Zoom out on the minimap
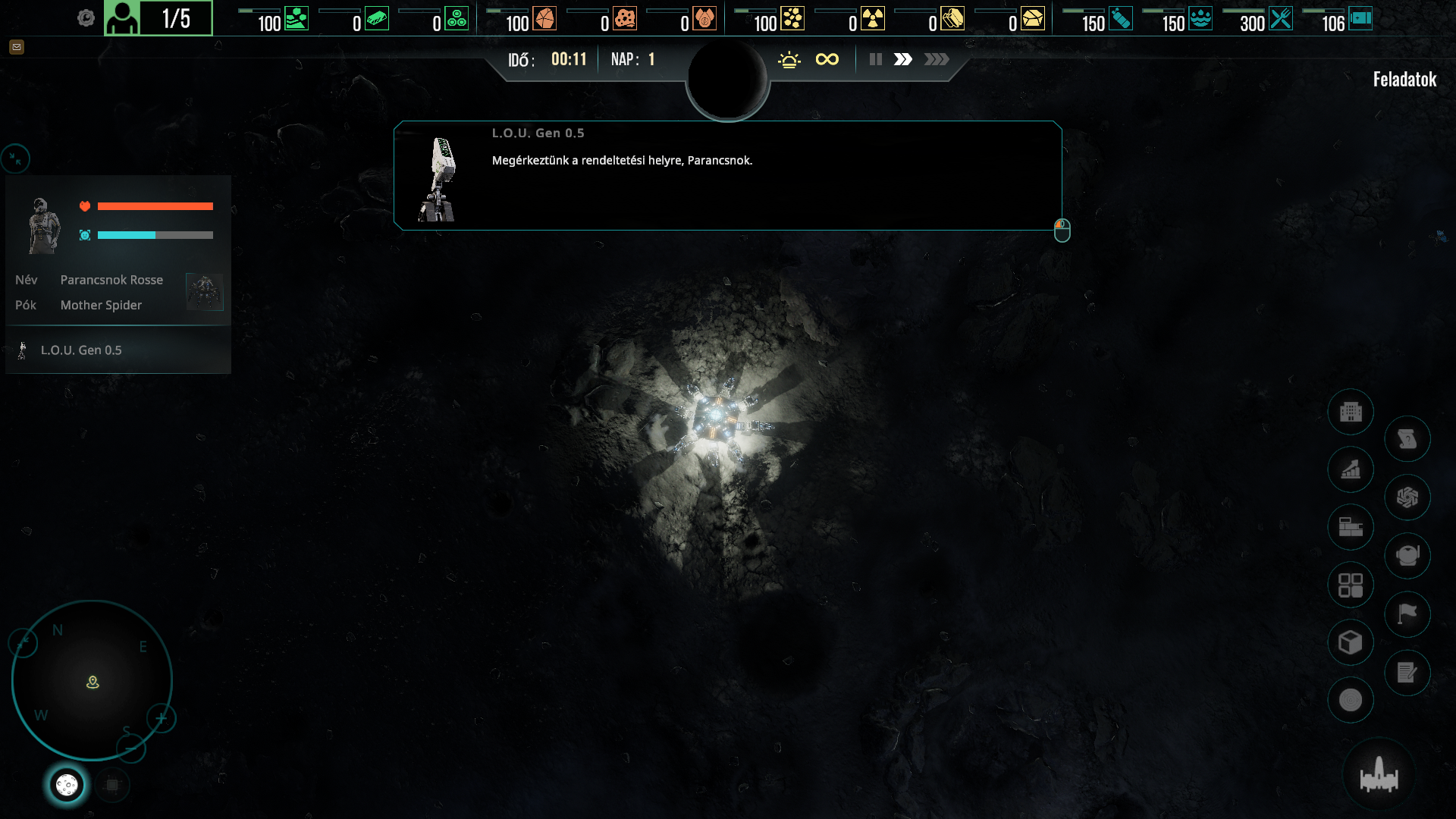Viewport: 1456px width, 819px height. pos(130,749)
